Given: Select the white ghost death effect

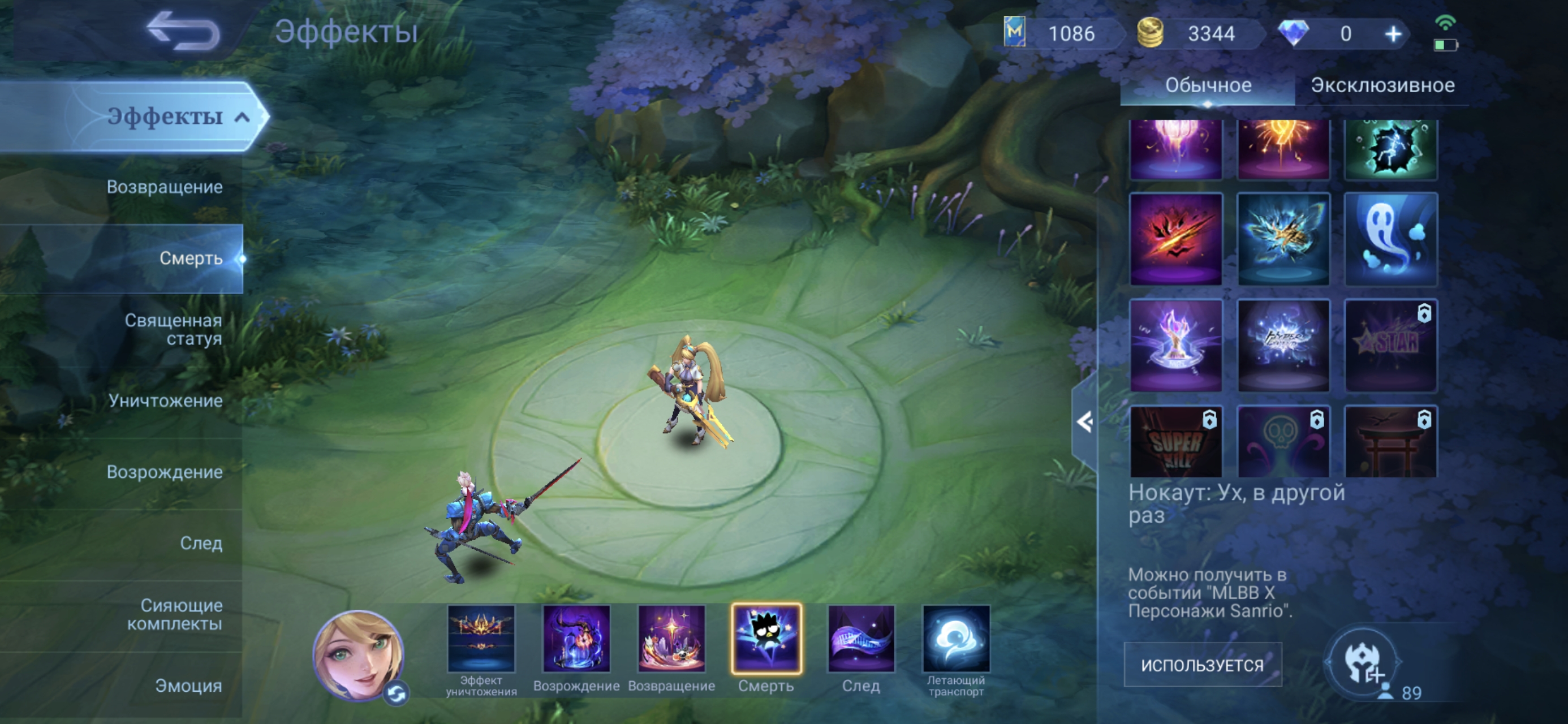Looking at the screenshot, I should (1390, 239).
